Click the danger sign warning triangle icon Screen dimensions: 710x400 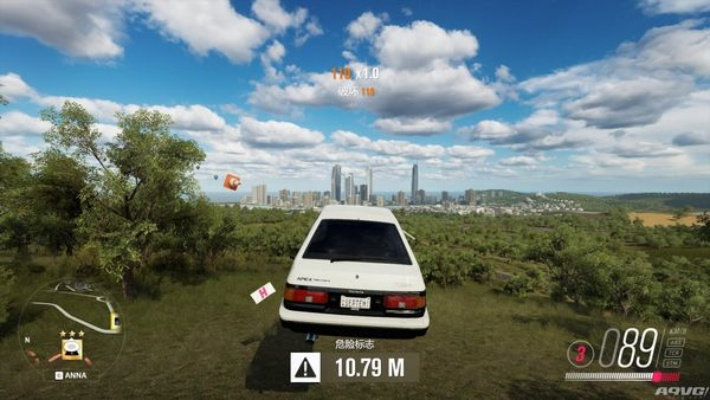click(x=305, y=367)
